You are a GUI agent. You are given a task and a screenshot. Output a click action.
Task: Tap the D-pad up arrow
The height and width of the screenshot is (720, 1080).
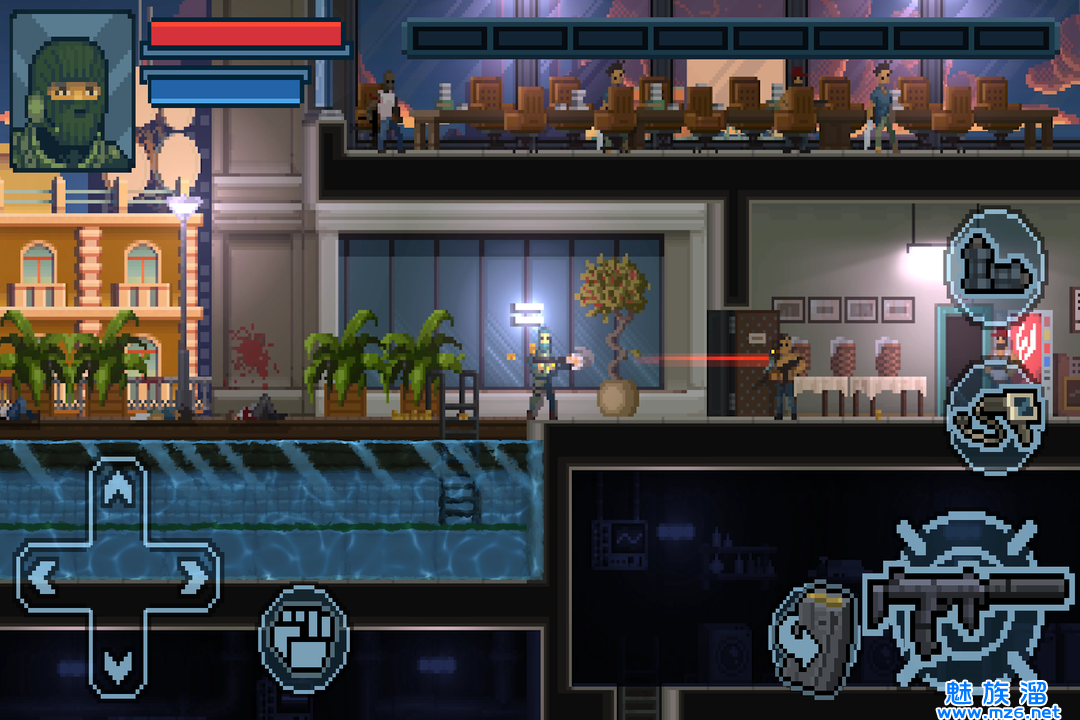(x=119, y=493)
